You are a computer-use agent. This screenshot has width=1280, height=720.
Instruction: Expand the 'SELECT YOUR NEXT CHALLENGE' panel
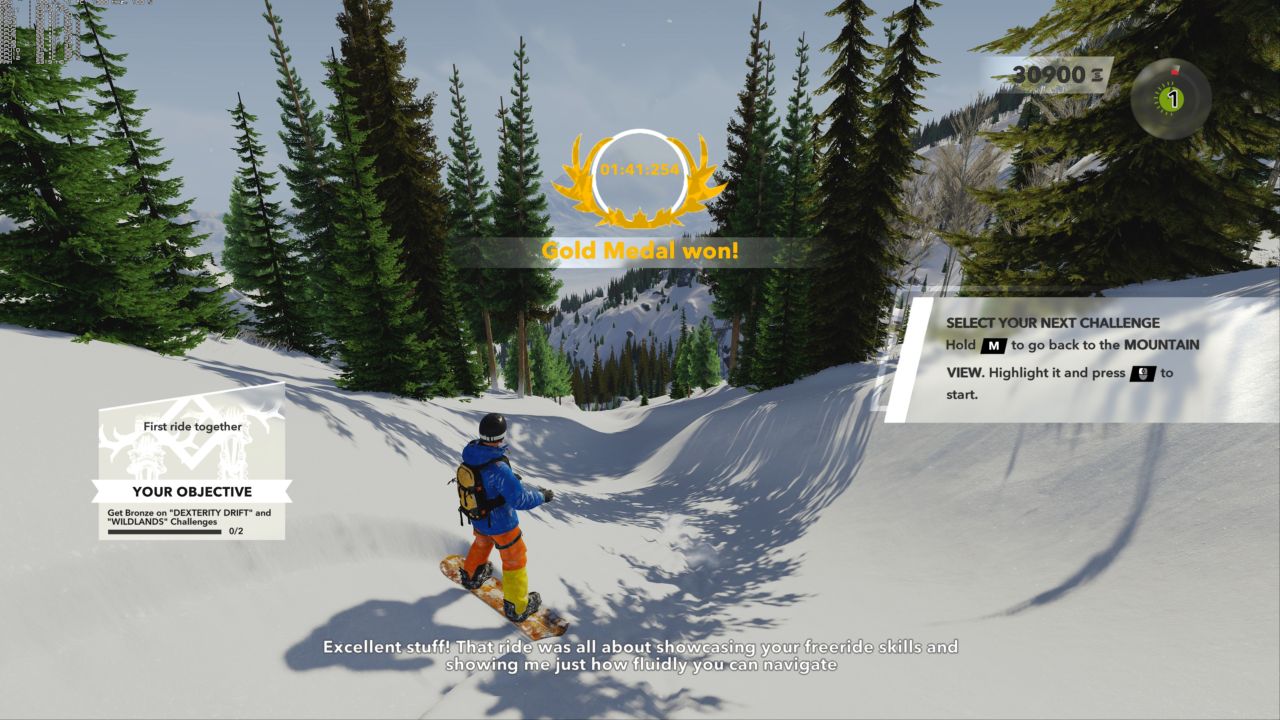pos(1051,323)
